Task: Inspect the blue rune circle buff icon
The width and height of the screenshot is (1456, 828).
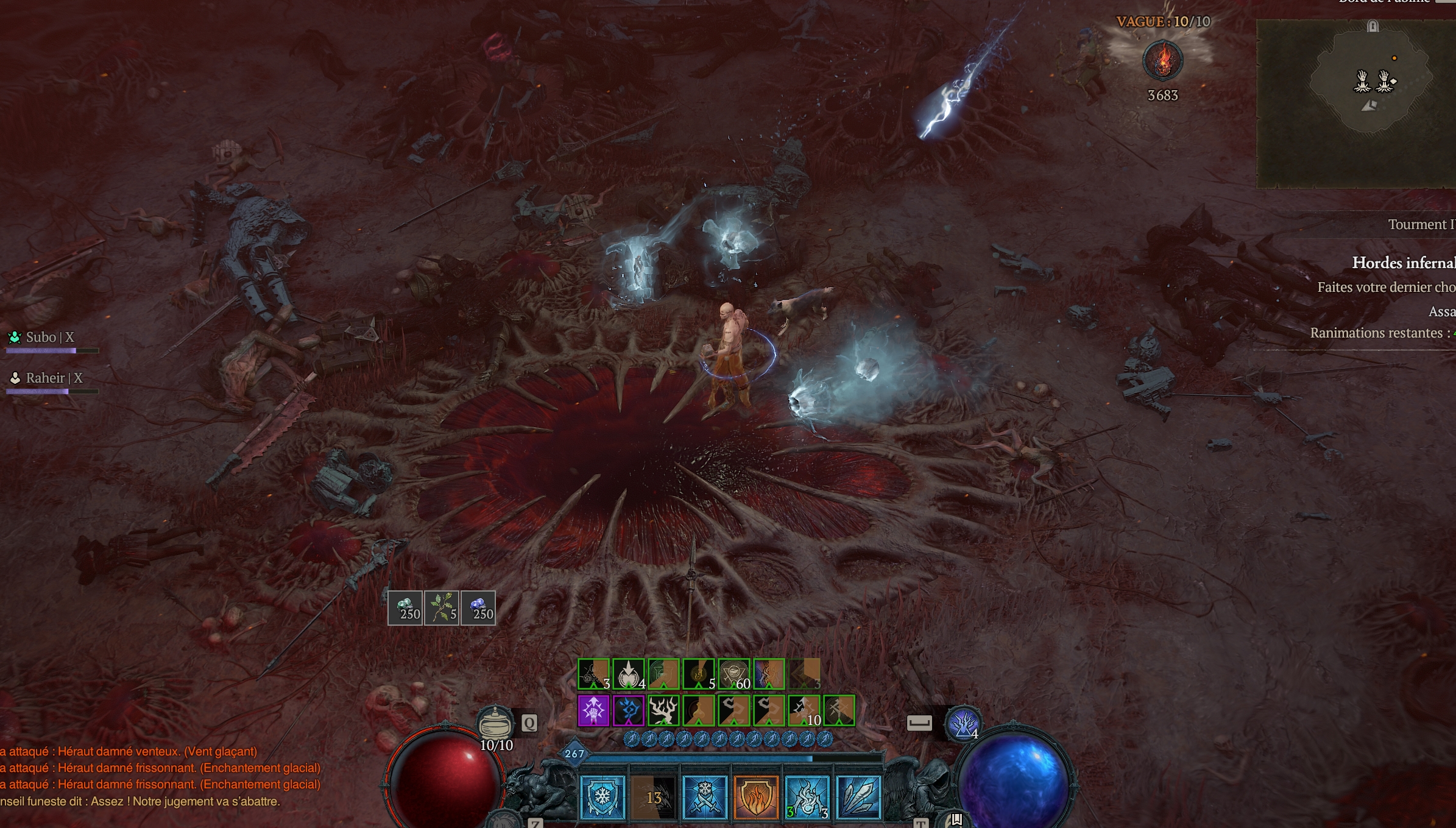Action: tap(629, 710)
